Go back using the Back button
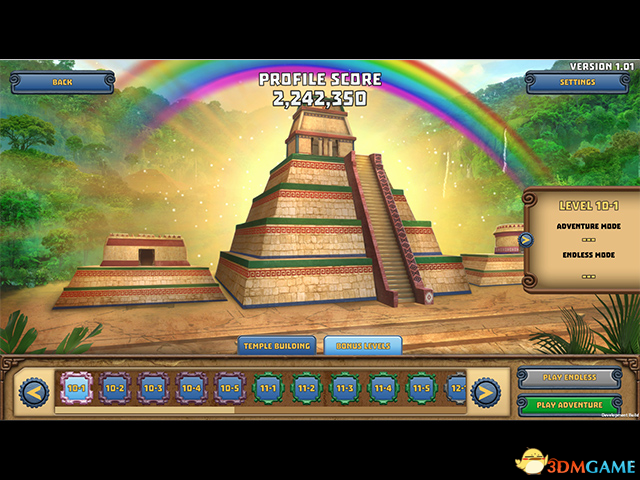640x480 pixels. pyautogui.click(x=62, y=82)
